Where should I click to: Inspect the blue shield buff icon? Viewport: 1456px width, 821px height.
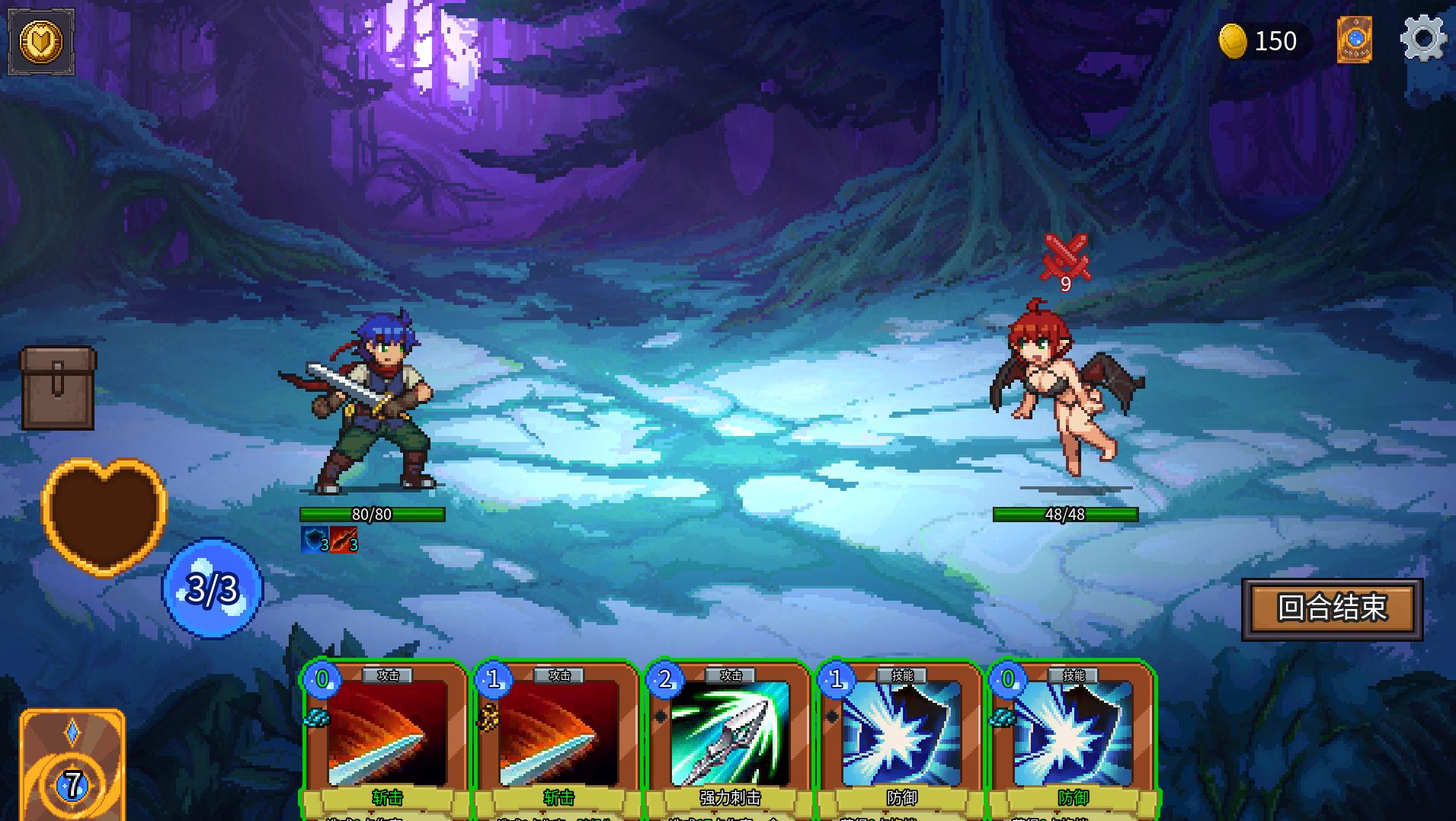[x=314, y=540]
